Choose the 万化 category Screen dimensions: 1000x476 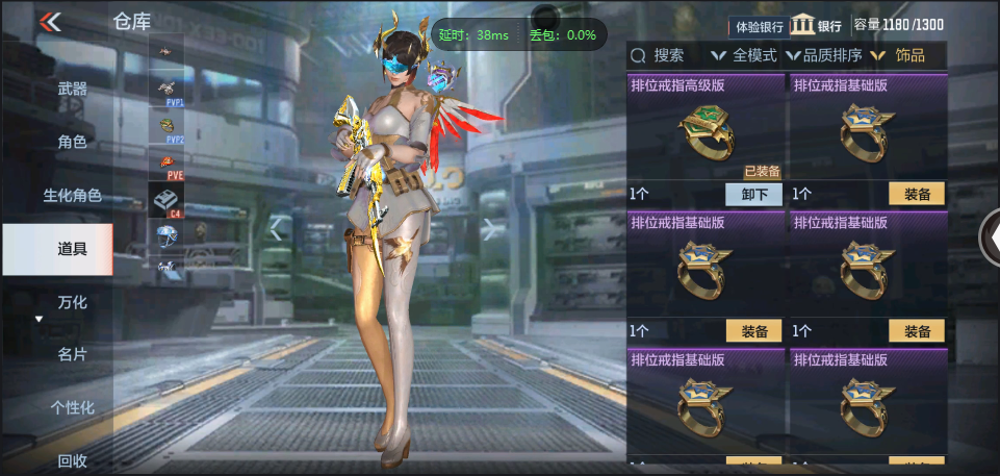click(72, 302)
